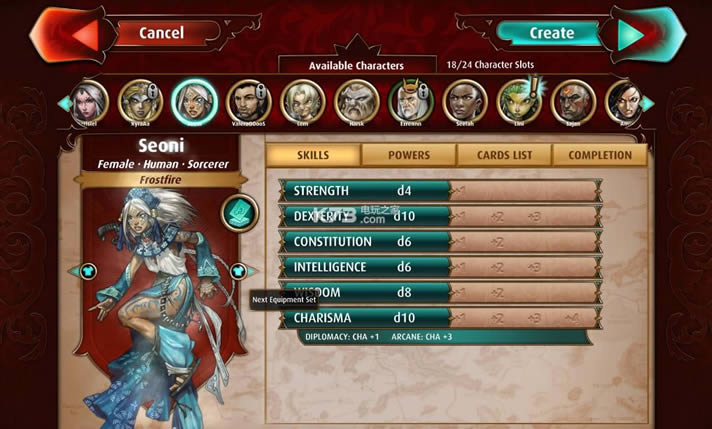Choose the Harsk character portrait
The image size is (712, 429).
coord(356,101)
